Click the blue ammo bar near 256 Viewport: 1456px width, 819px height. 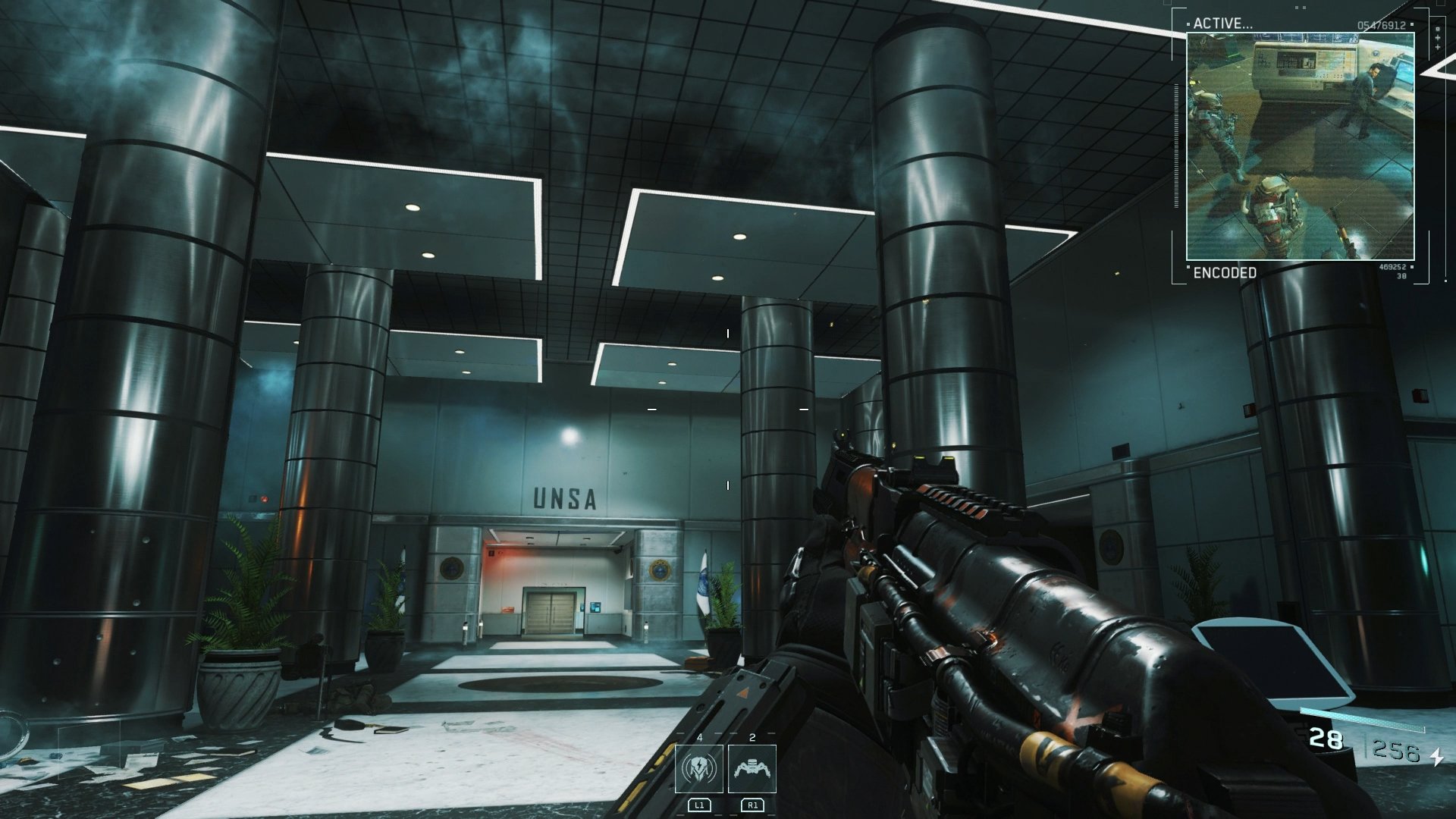[1363, 719]
